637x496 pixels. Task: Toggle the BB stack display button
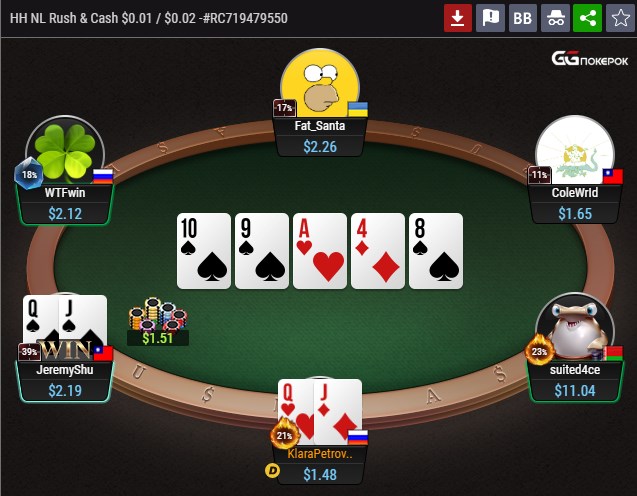(522, 17)
